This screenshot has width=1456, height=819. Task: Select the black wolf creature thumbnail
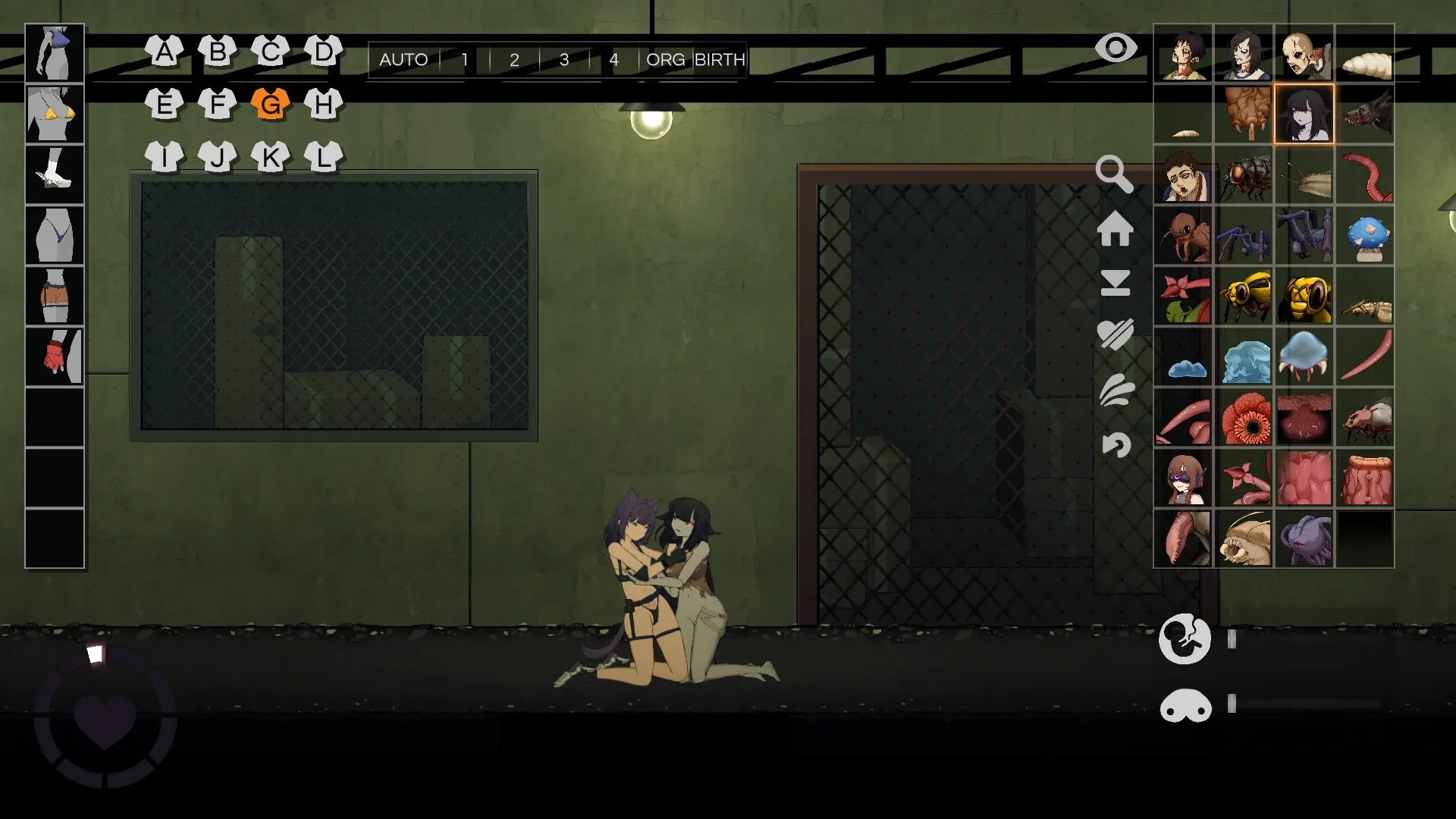[x=1364, y=114]
